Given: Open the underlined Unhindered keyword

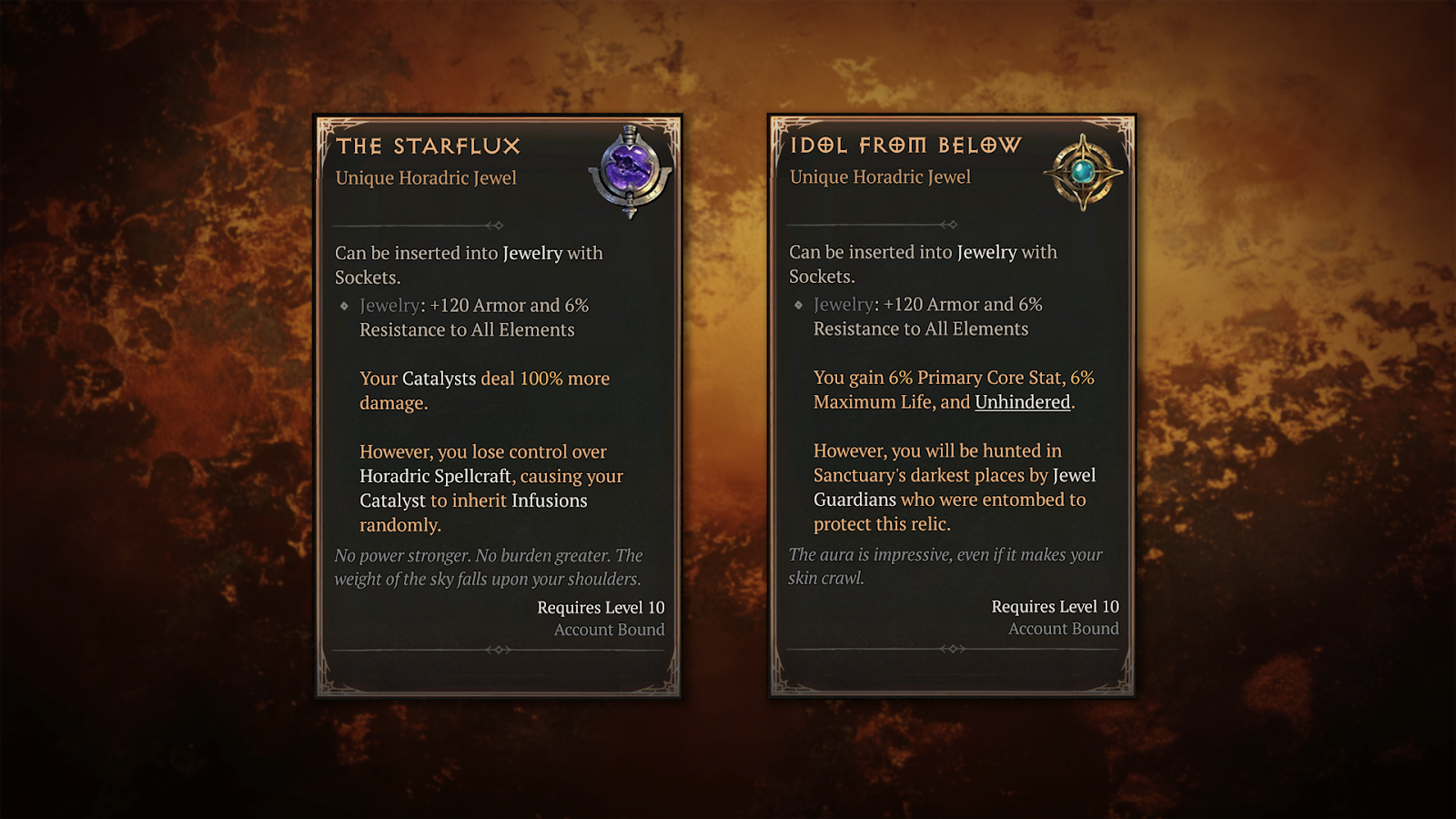Looking at the screenshot, I should coord(1021,401).
